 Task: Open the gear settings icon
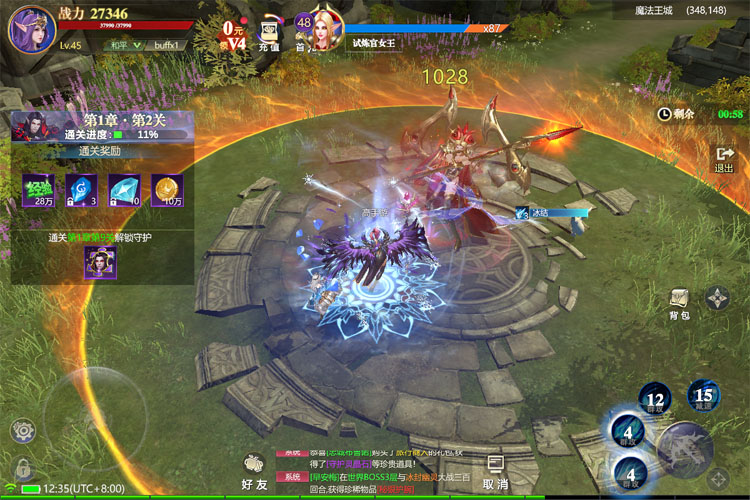pos(22,431)
